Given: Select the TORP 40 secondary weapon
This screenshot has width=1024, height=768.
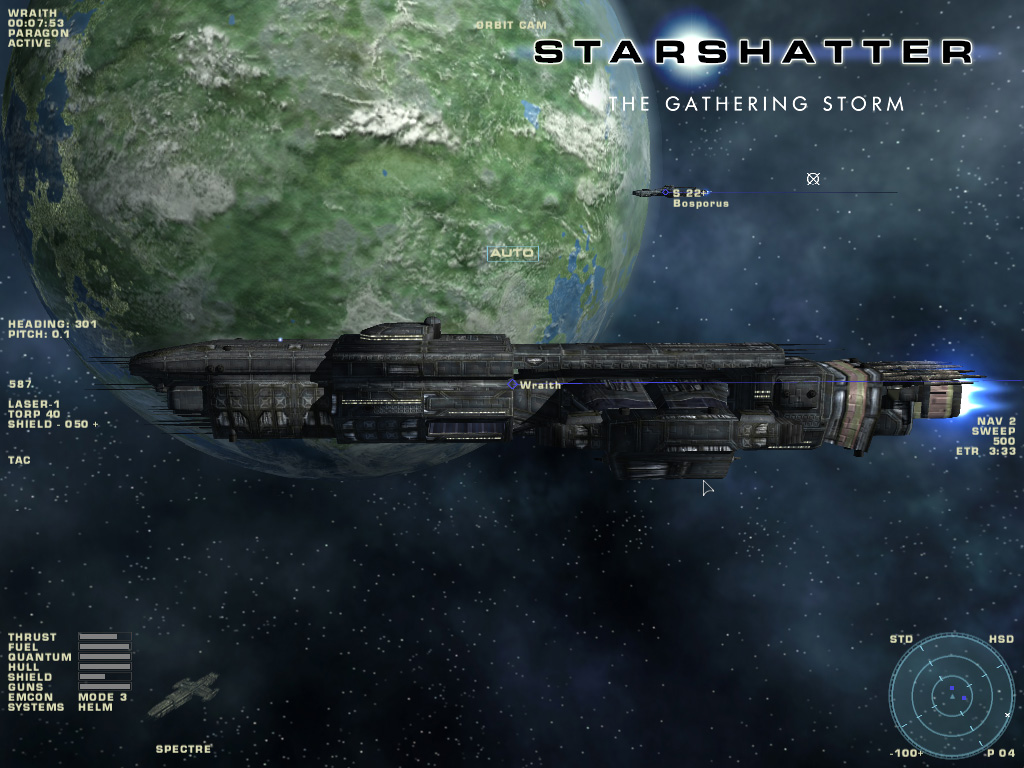Looking at the screenshot, I should tap(34, 415).
